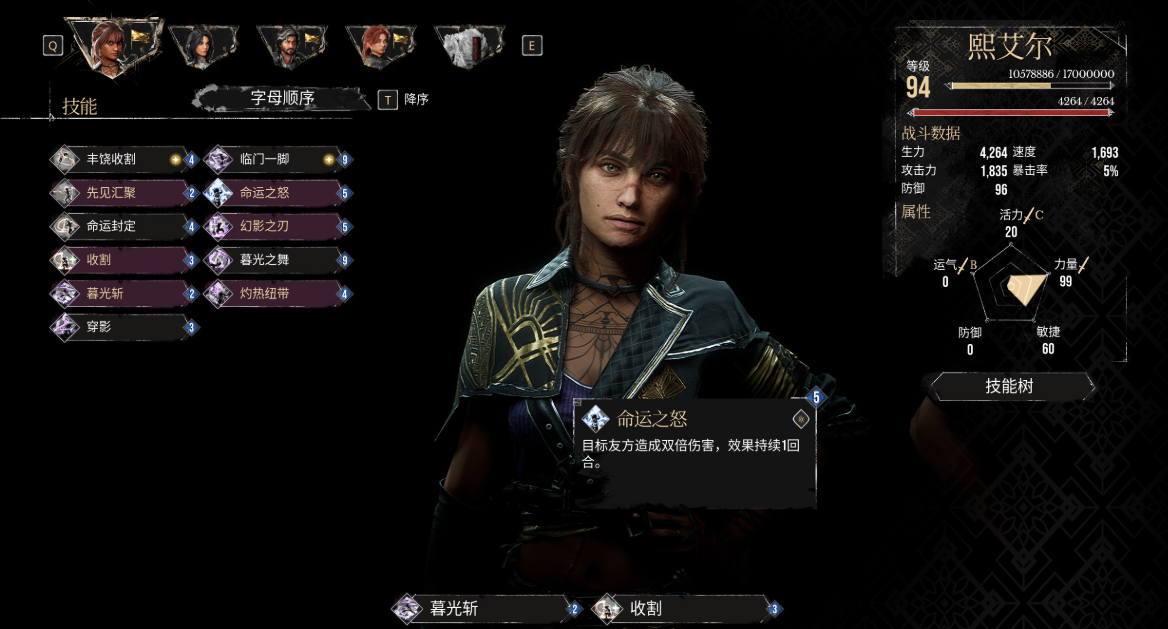
Task: Toggle the 降序 descending sort option
Action: [x=388, y=99]
